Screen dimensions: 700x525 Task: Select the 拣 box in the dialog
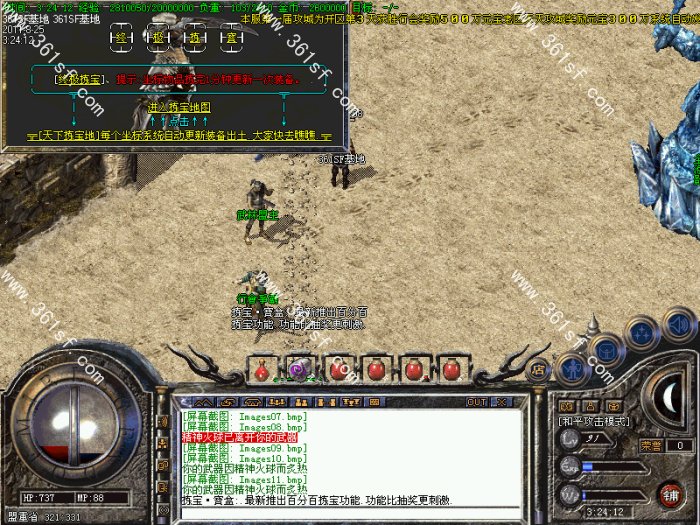pyautogui.click(x=194, y=38)
